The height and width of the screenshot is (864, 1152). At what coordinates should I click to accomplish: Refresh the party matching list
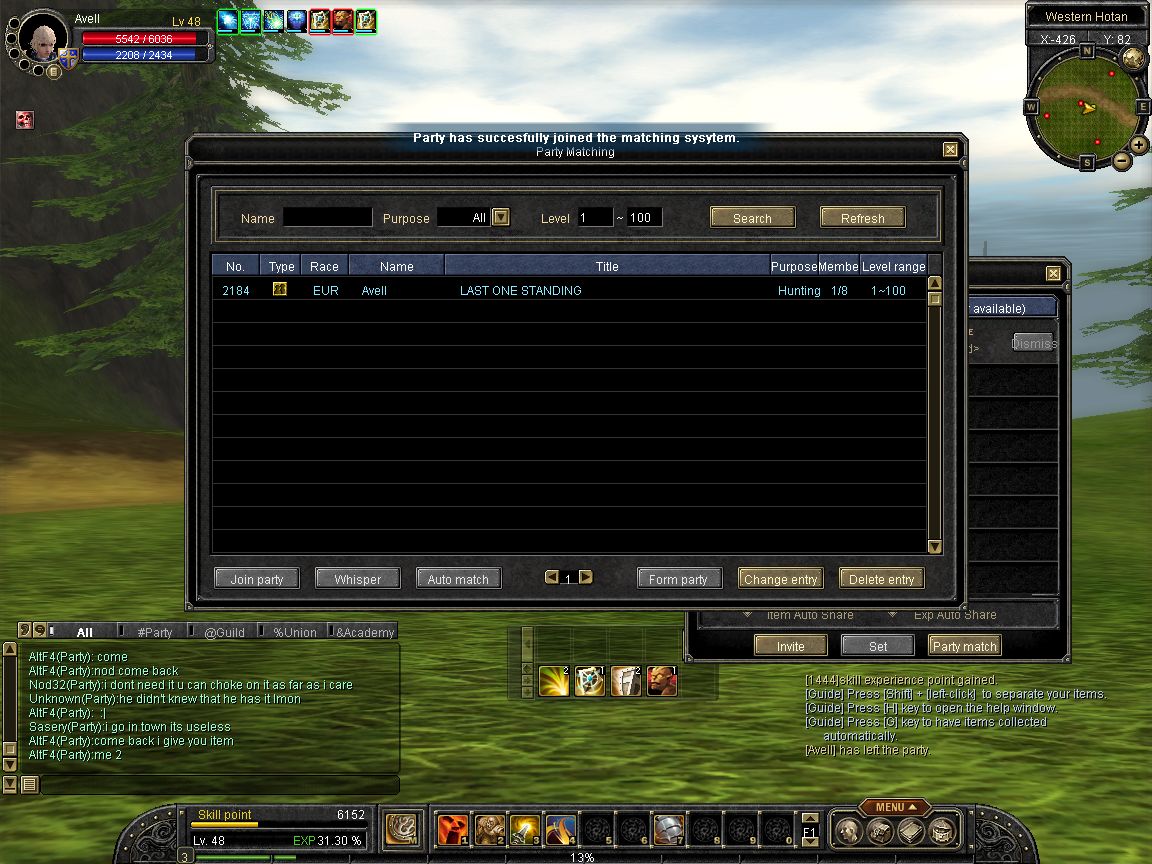click(x=862, y=218)
